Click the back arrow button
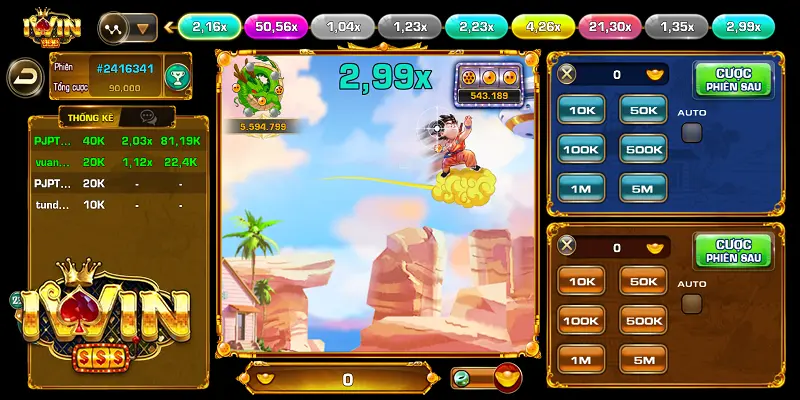Screen dimensions: 800x400 point(23,75)
